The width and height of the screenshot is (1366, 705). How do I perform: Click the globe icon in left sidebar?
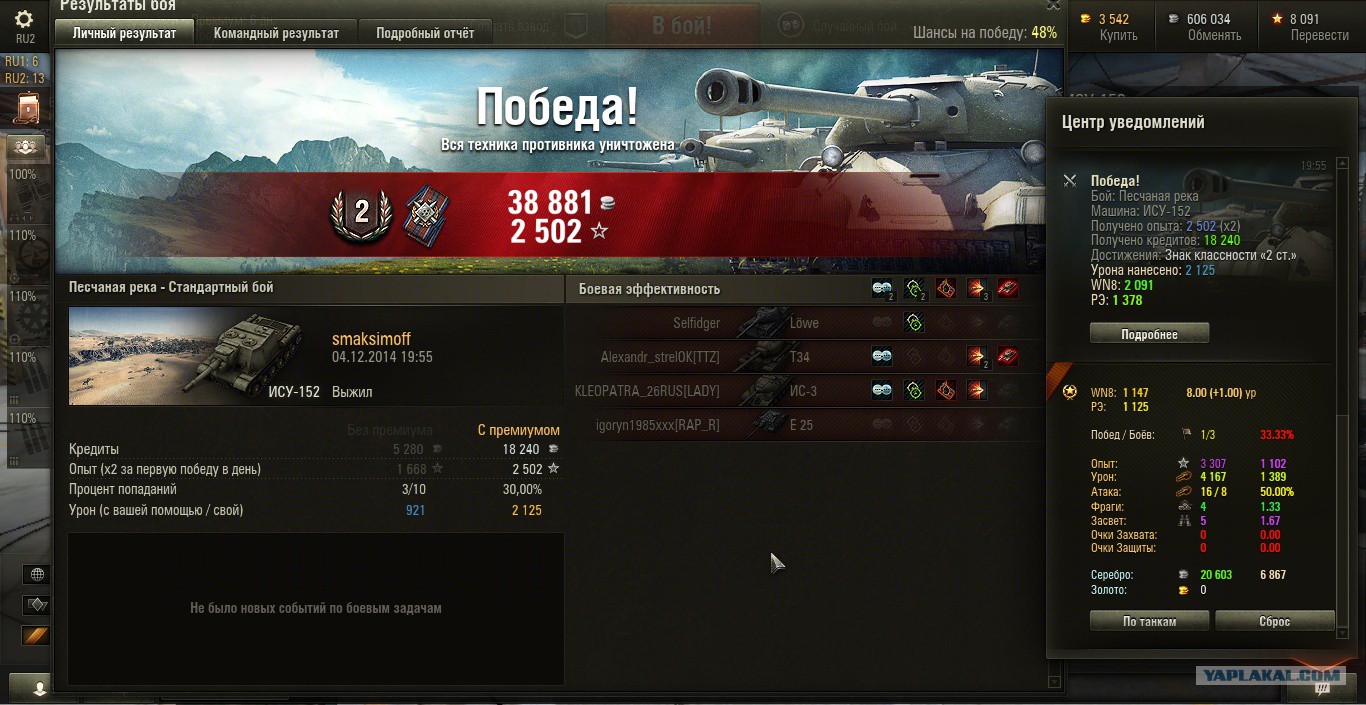(37, 574)
